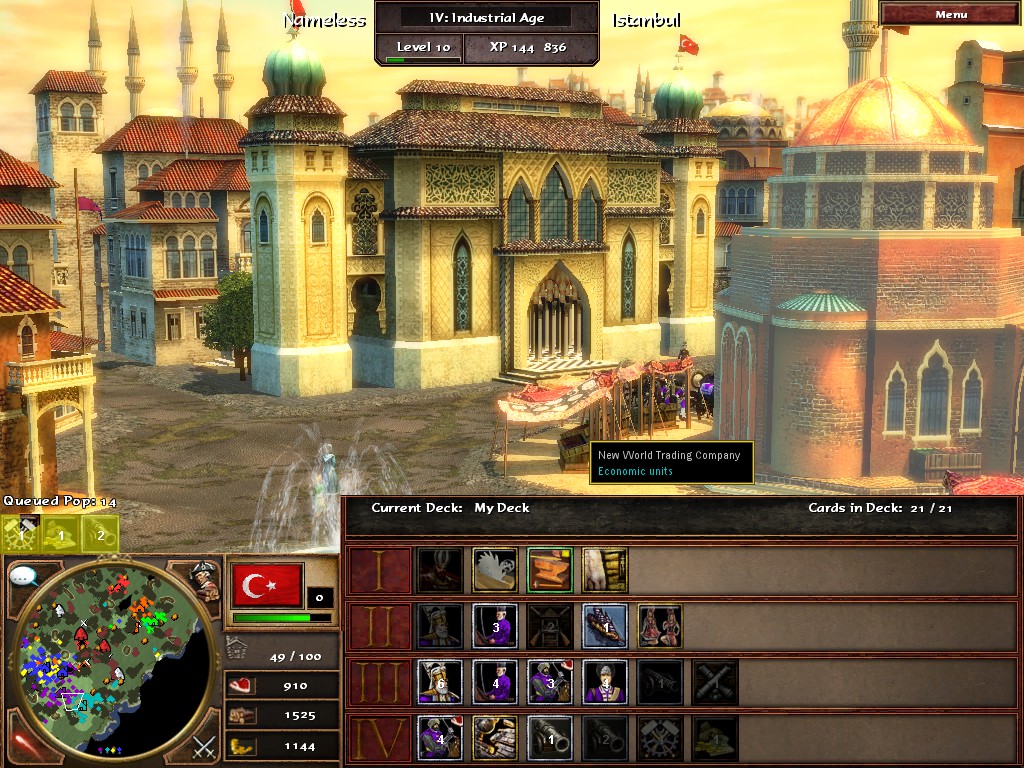Send the lit cannon card in row IV

[550, 738]
